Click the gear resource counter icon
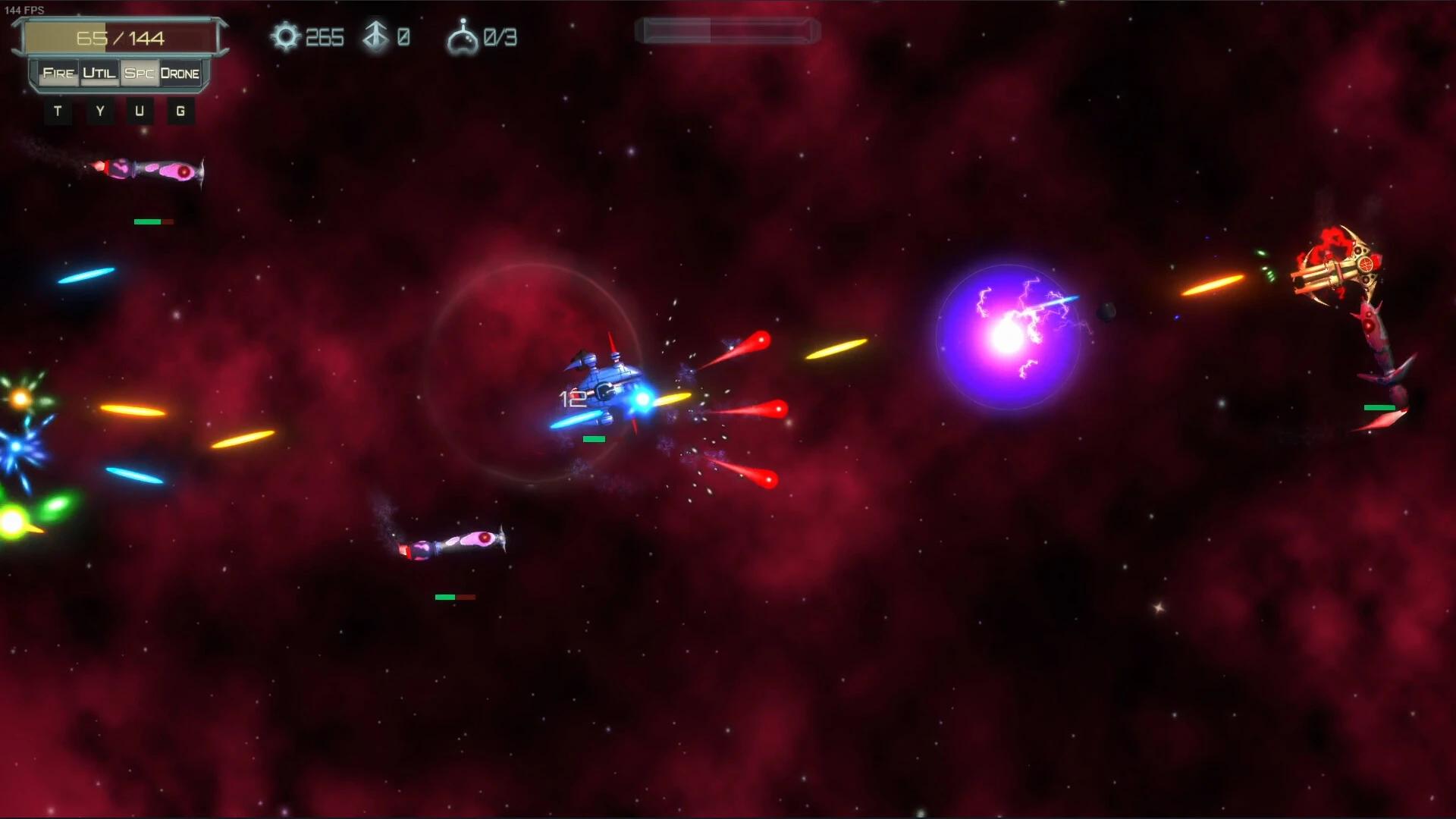 (x=284, y=36)
